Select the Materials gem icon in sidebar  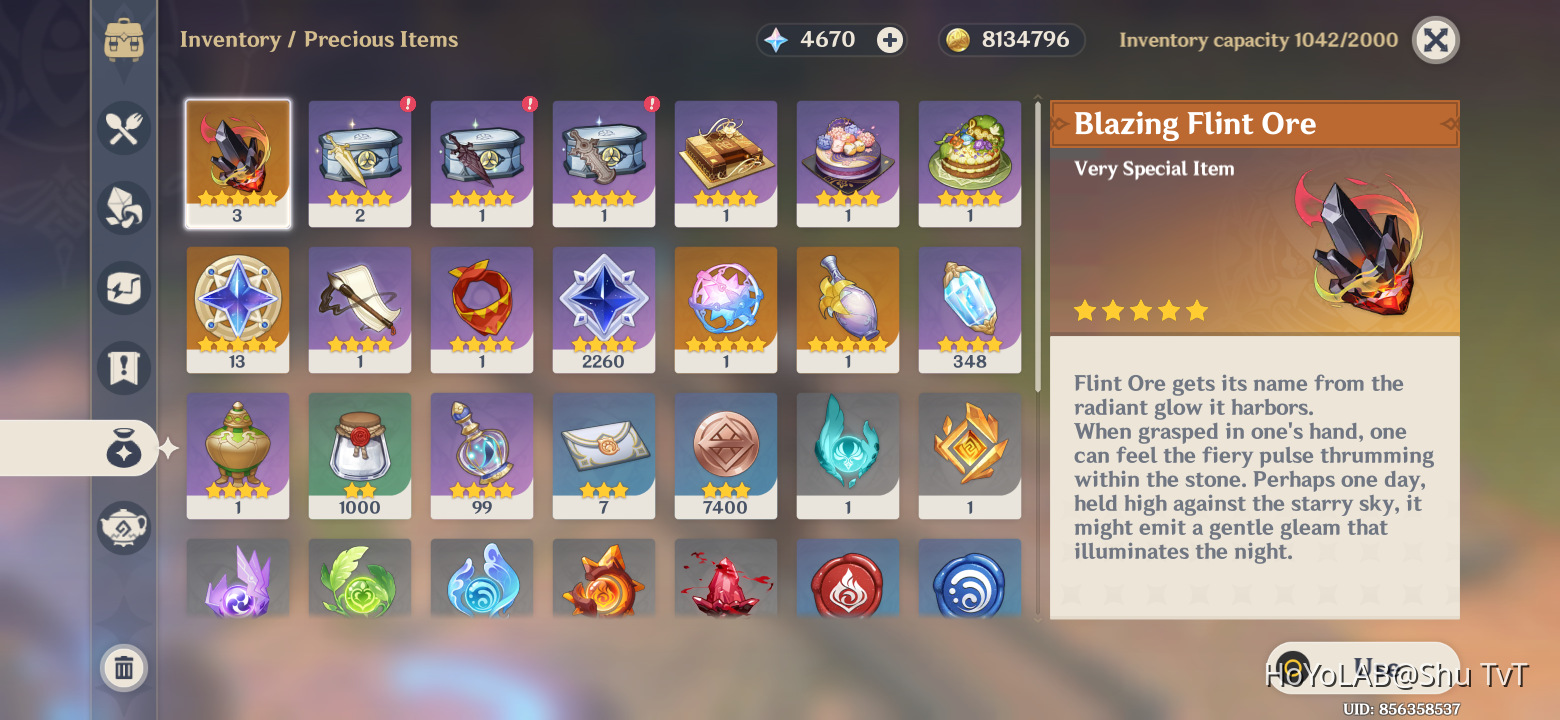pyautogui.click(x=124, y=208)
